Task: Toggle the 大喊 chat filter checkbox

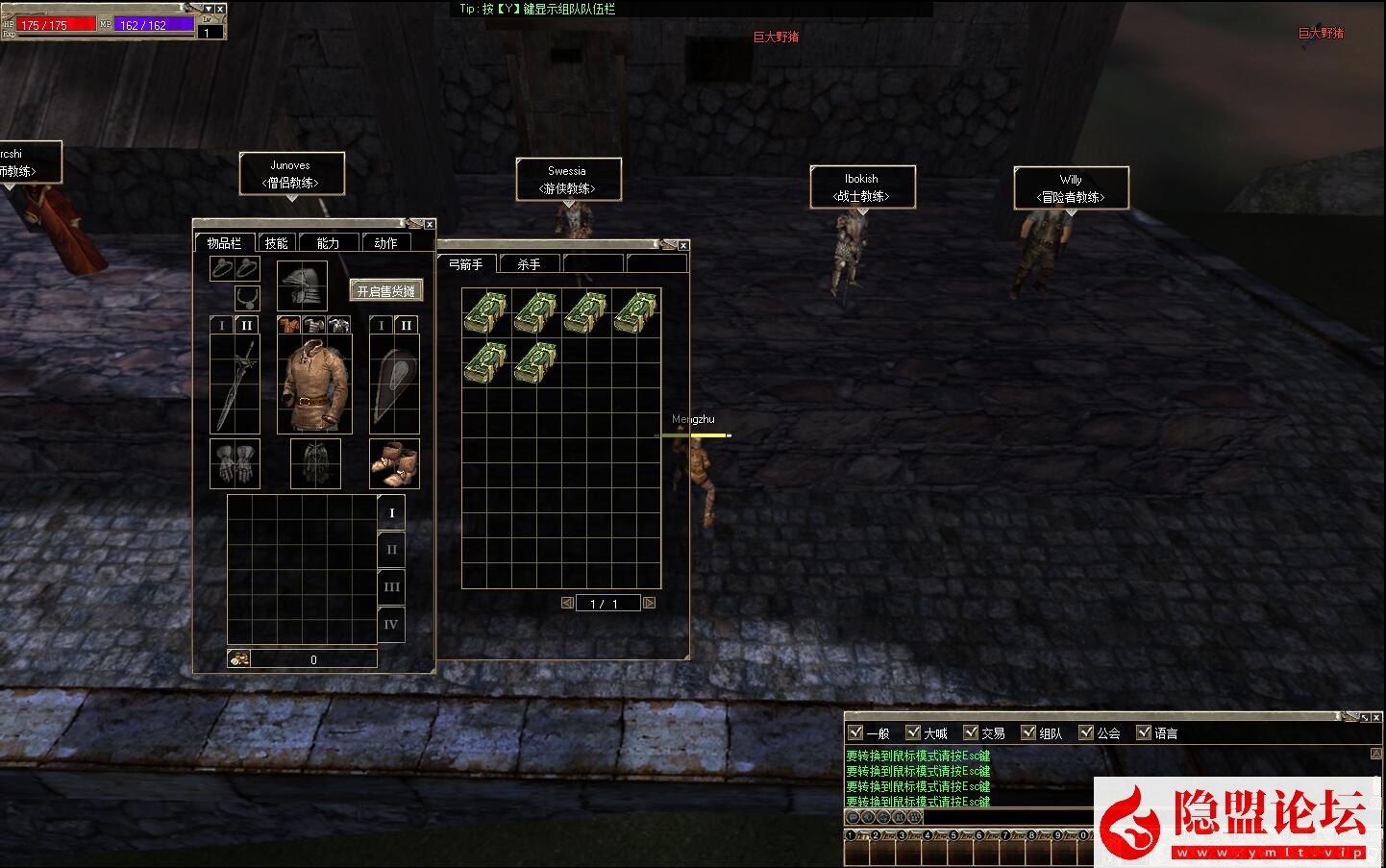Action: tap(913, 732)
